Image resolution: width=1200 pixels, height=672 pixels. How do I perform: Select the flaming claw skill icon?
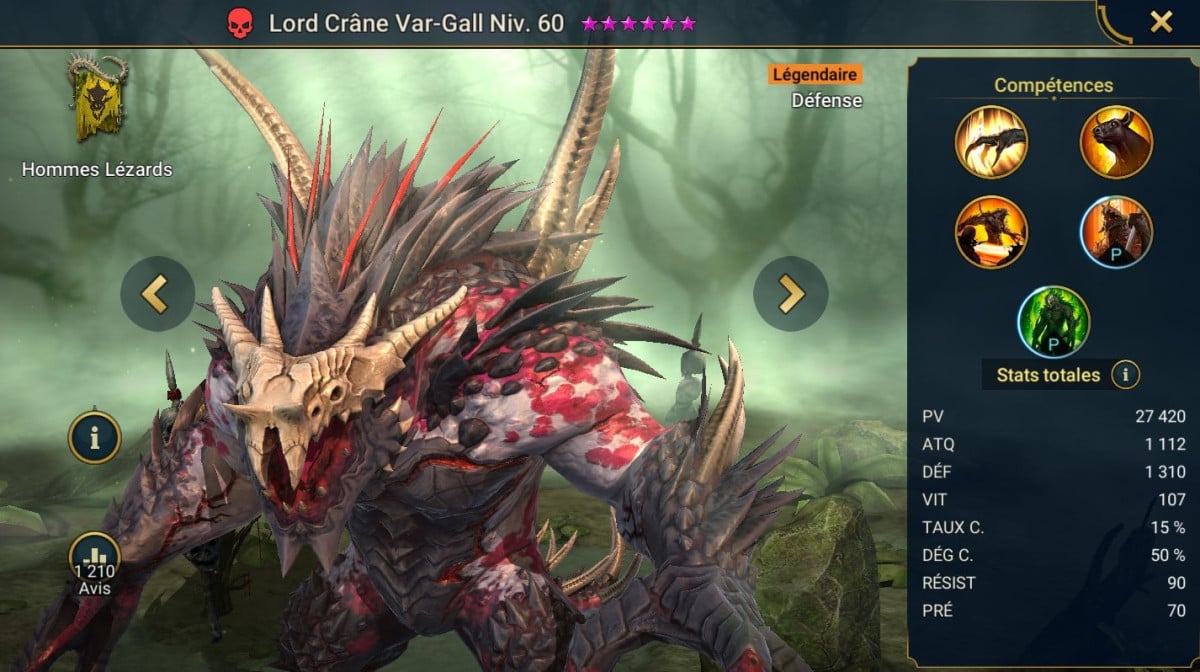pos(991,142)
